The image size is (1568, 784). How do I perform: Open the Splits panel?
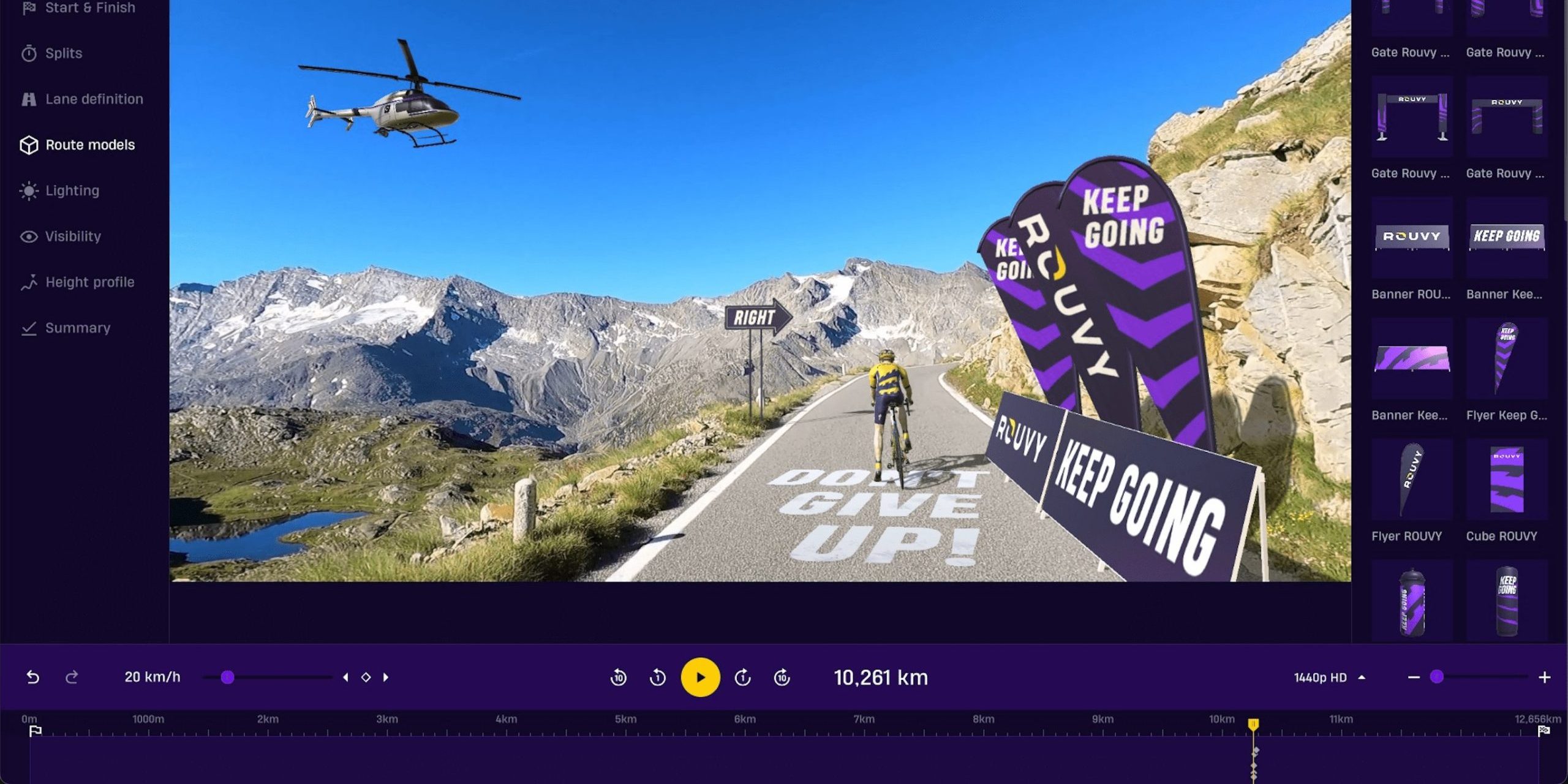(63, 53)
